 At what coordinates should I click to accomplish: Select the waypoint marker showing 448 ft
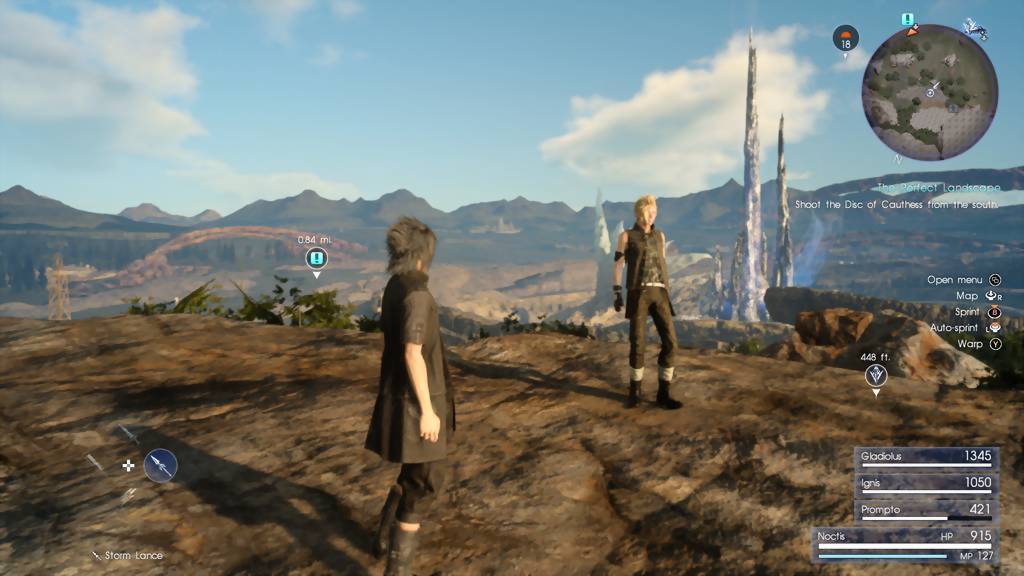pos(876,376)
